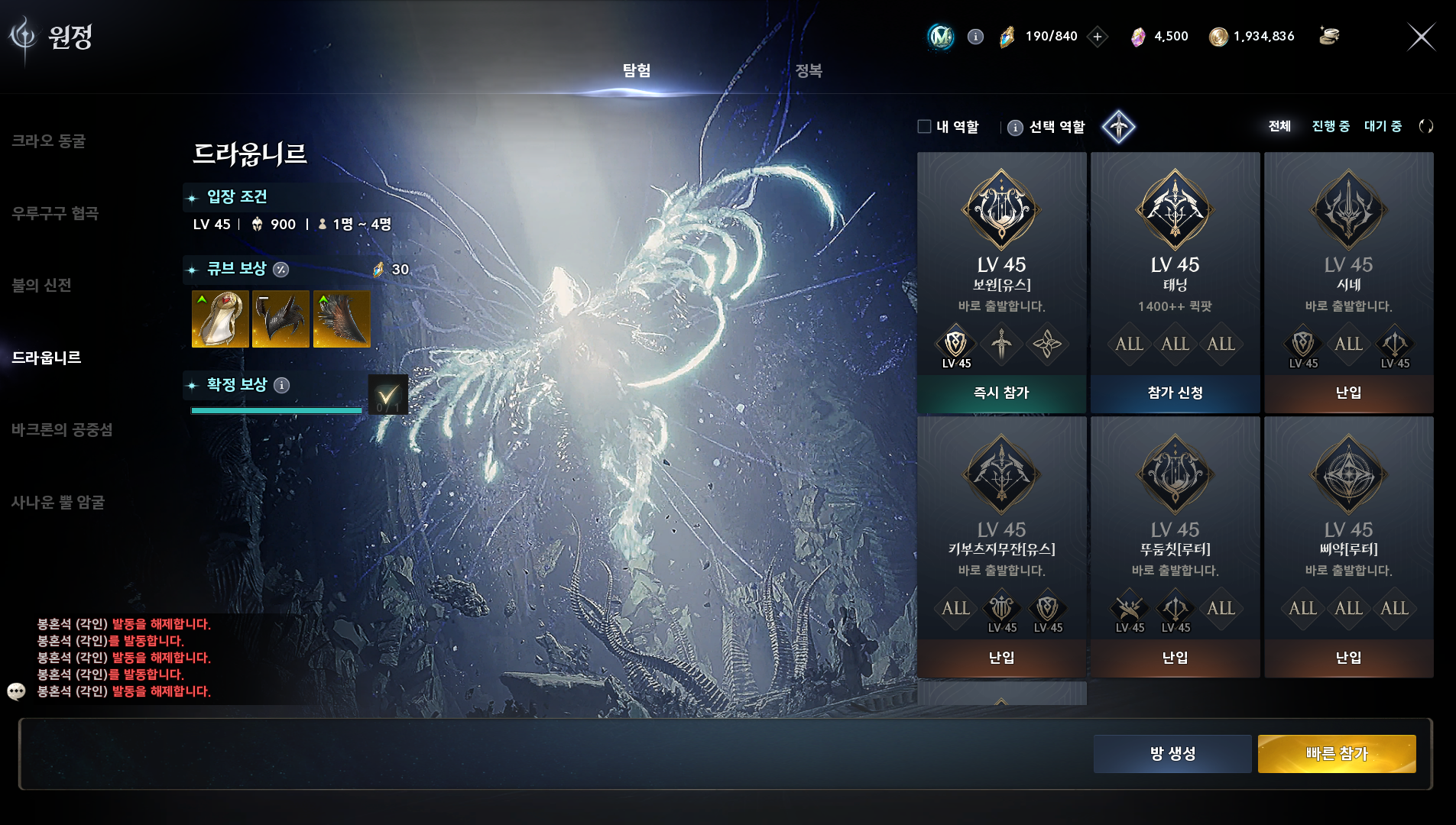
Task: Switch to the 정복 tab
Action: (x=808, y=71)
